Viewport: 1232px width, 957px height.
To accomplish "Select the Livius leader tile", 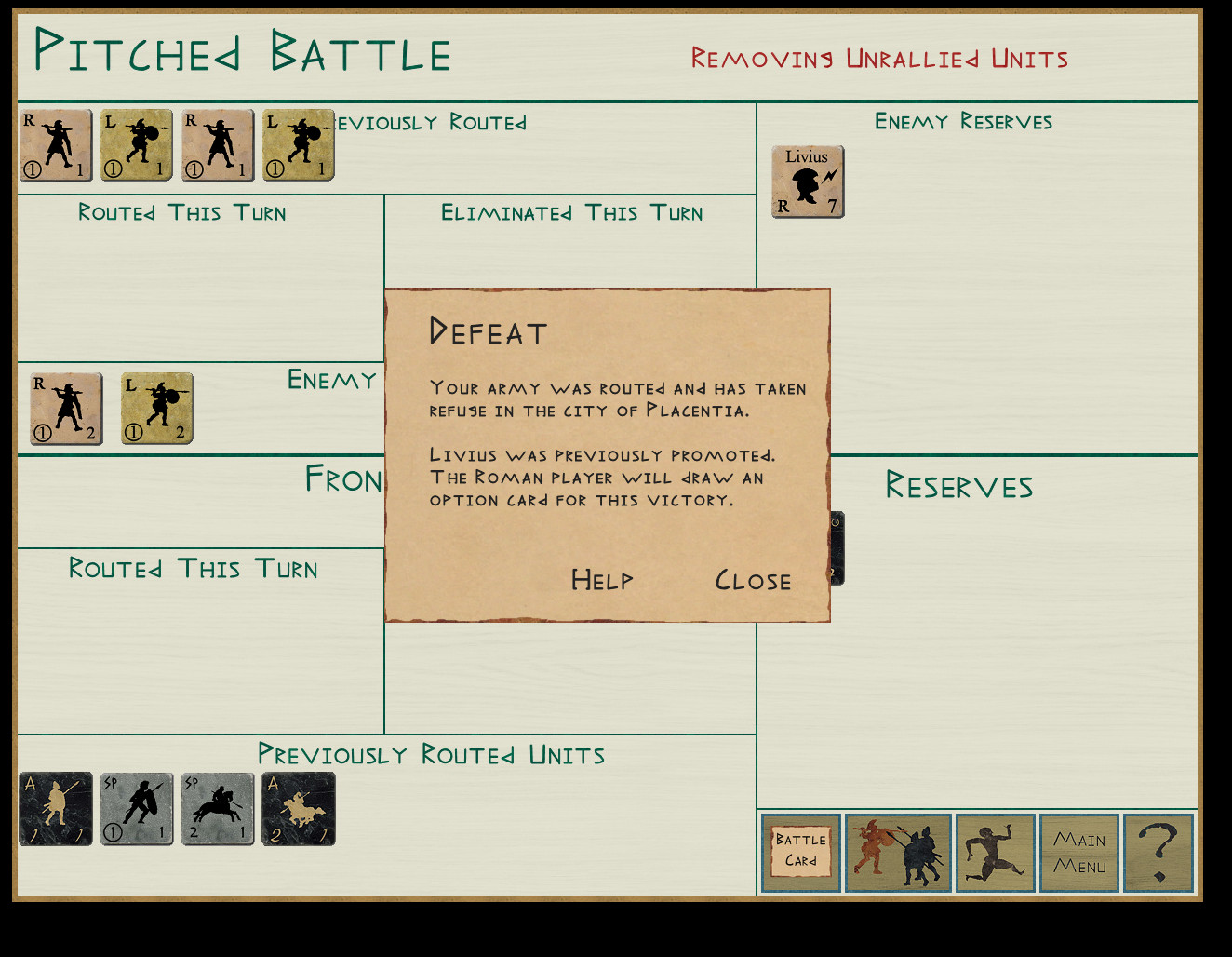I will pyautogui.click(x=808, y=182).
